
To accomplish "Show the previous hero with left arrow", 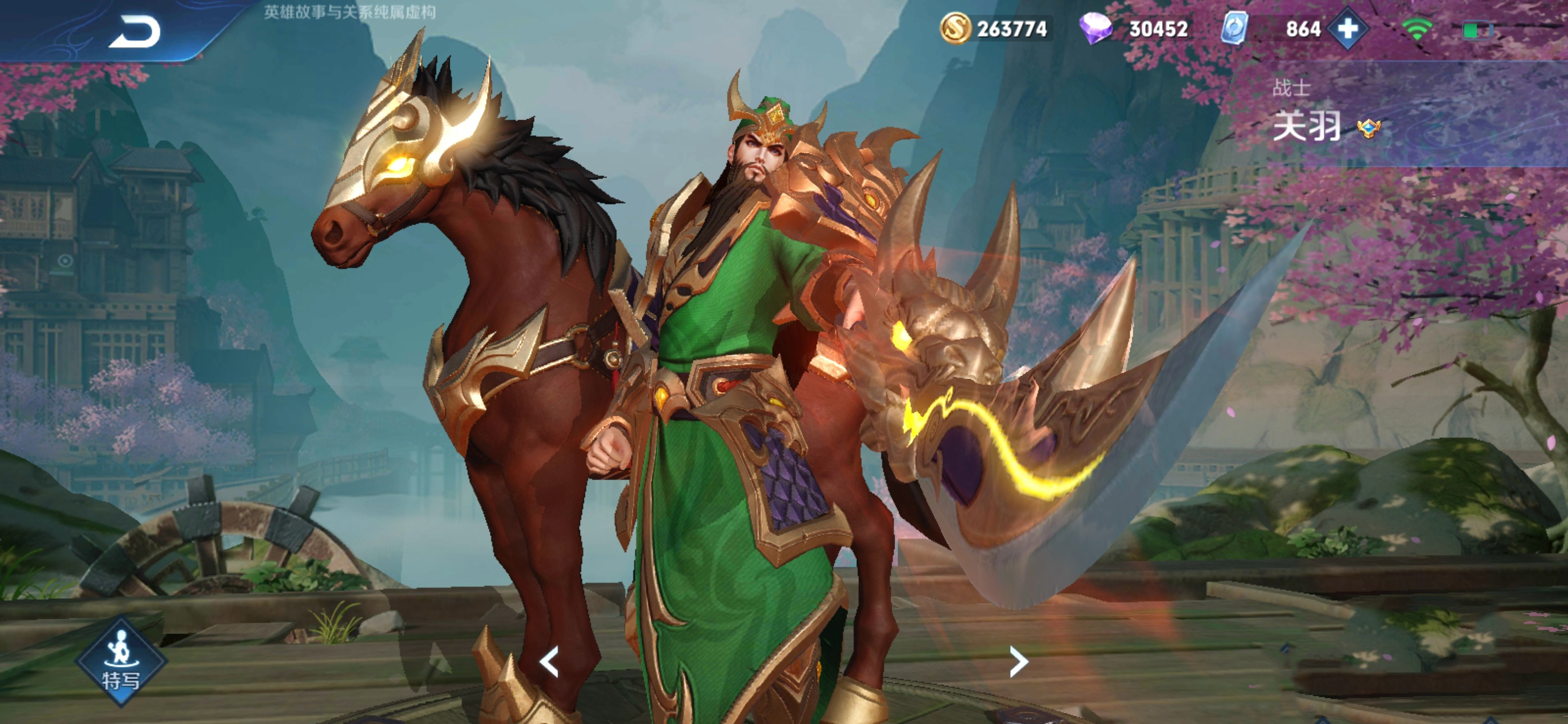I will 549,662.
